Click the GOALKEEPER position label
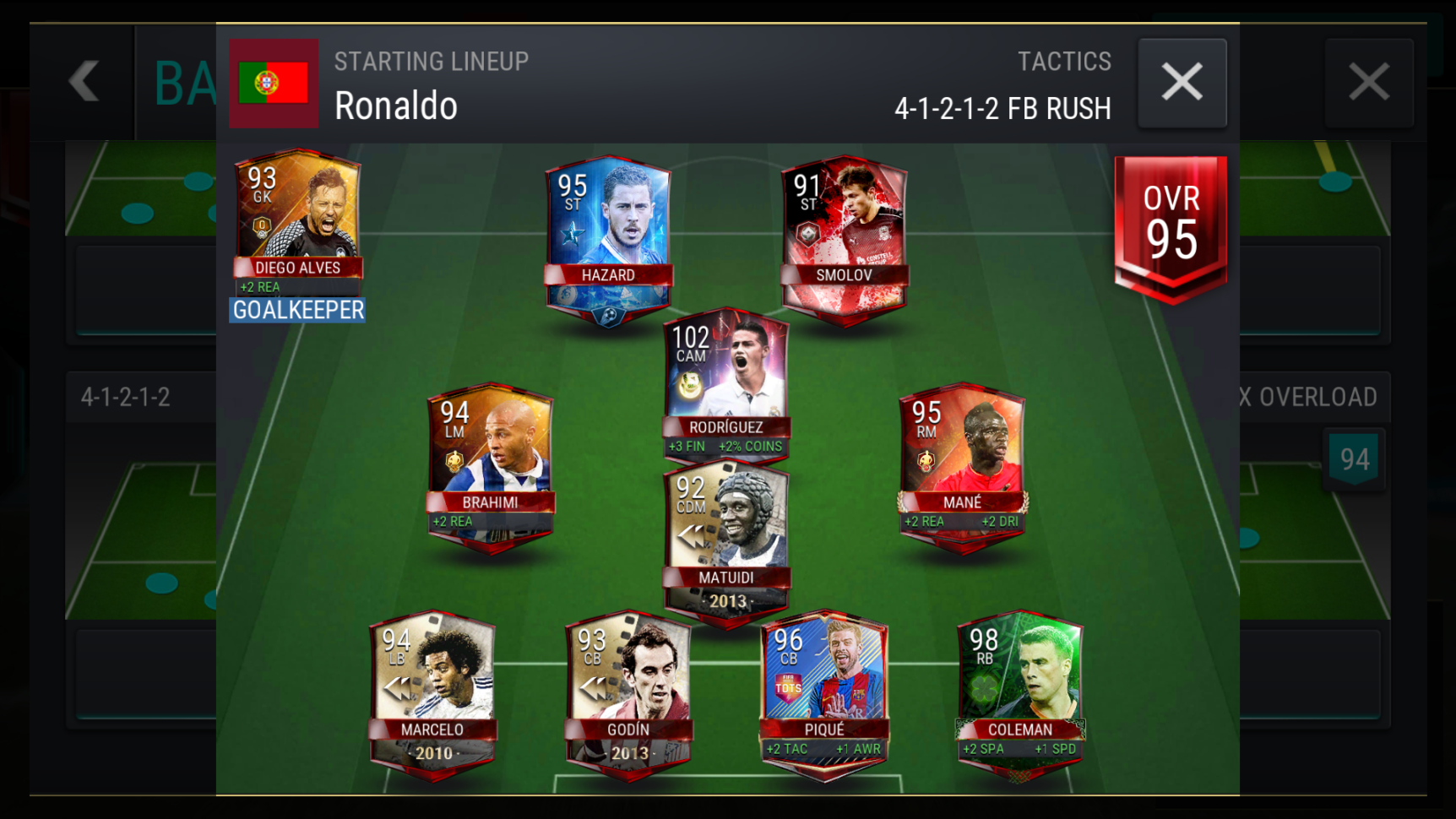 [x=296, y=311]
